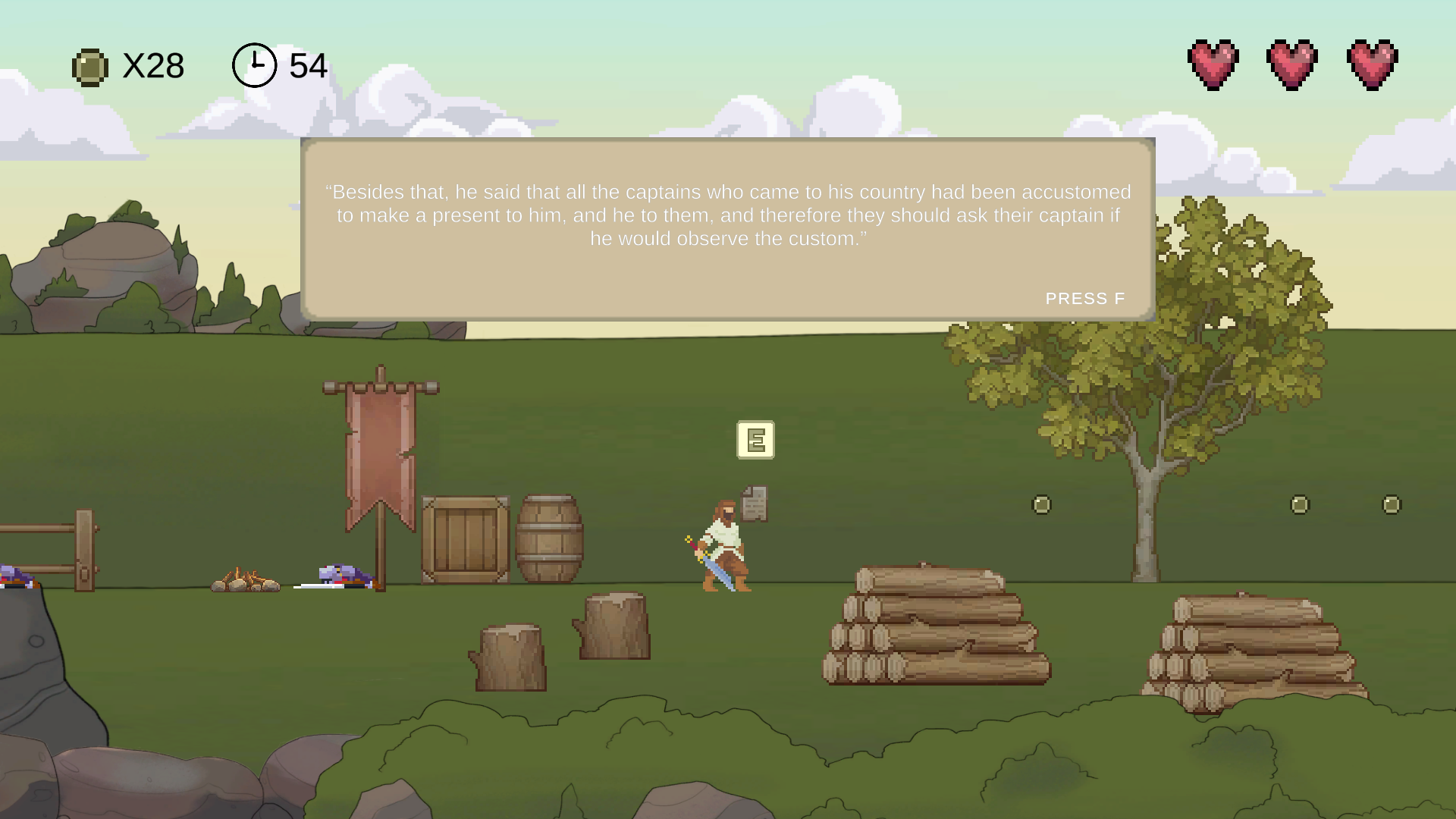Switch focus to the quote text panel
The height and width of the screenshot is (819, 1456).
(726, 215)
